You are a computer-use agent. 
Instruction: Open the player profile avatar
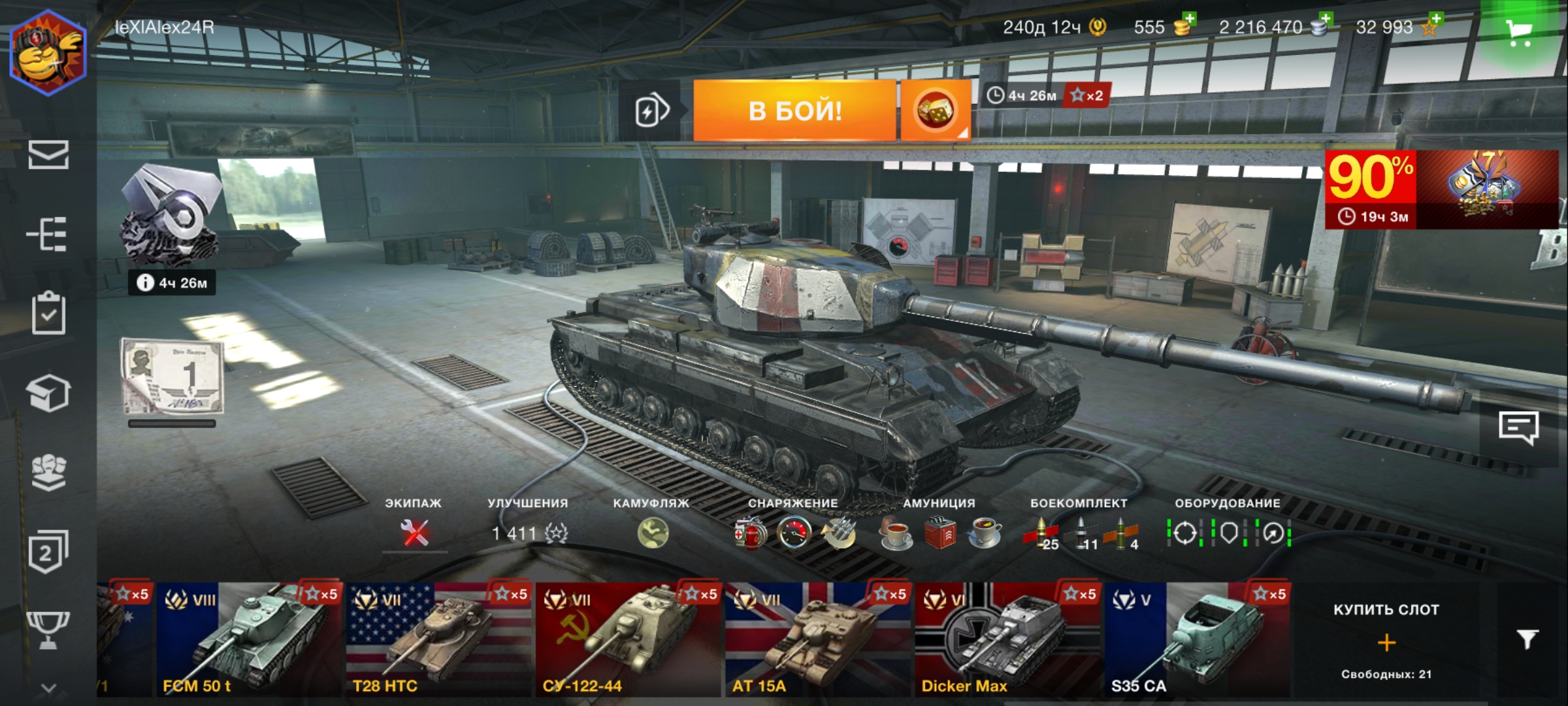pos(48,54)
